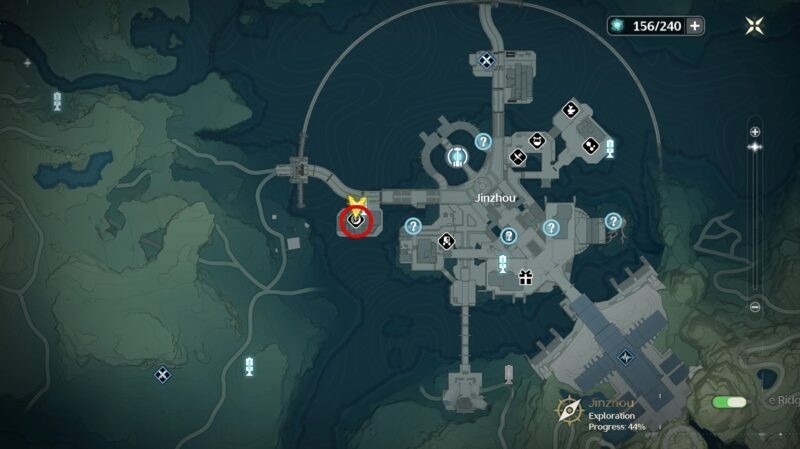Open the Jinzhou exploration progress compass
The image size is (800, 449).
tap(571, 408)
